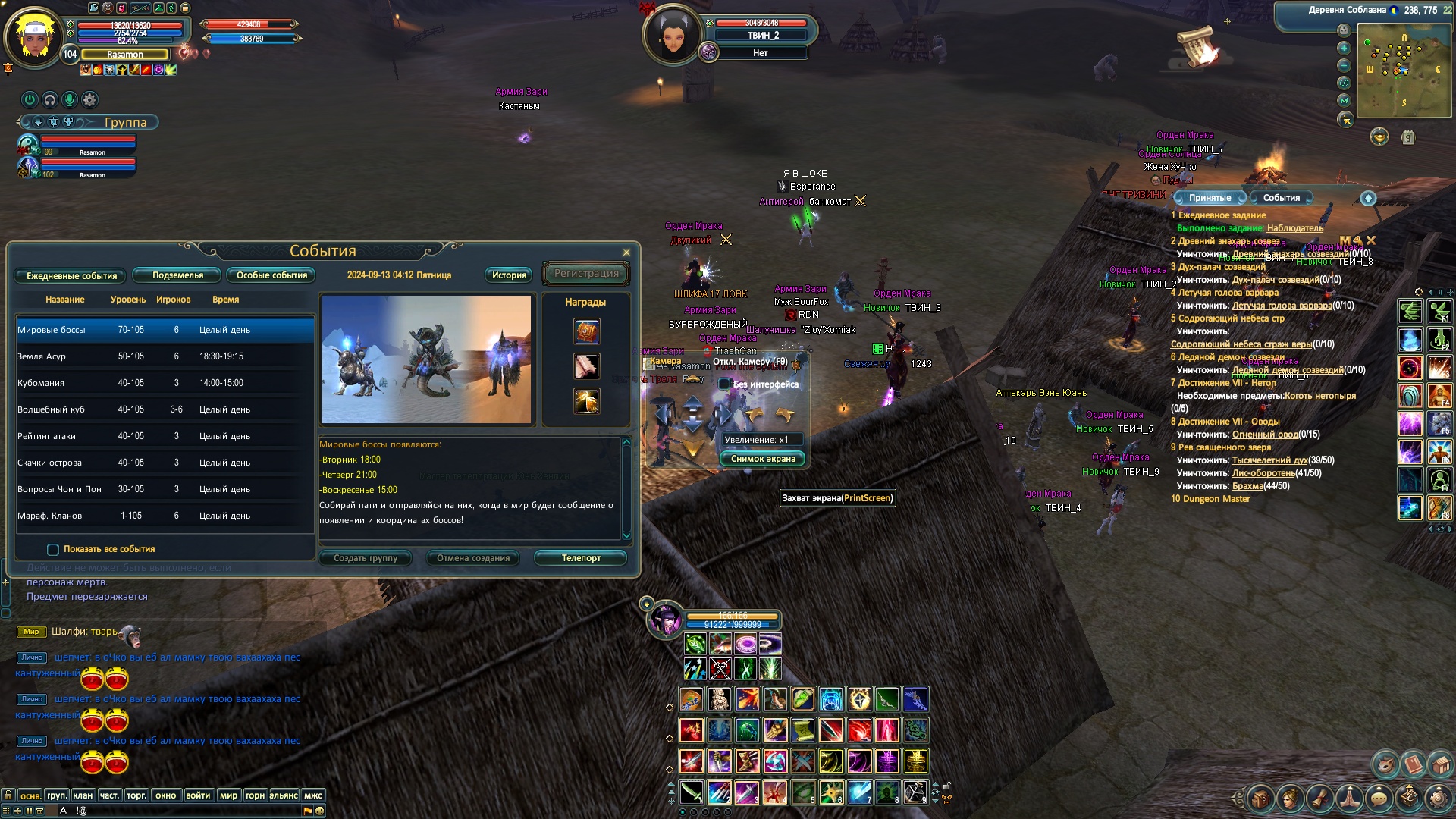
Task: Switch quest tracker to События tab
Action: pyautogui.click(x=1281, y=198)
